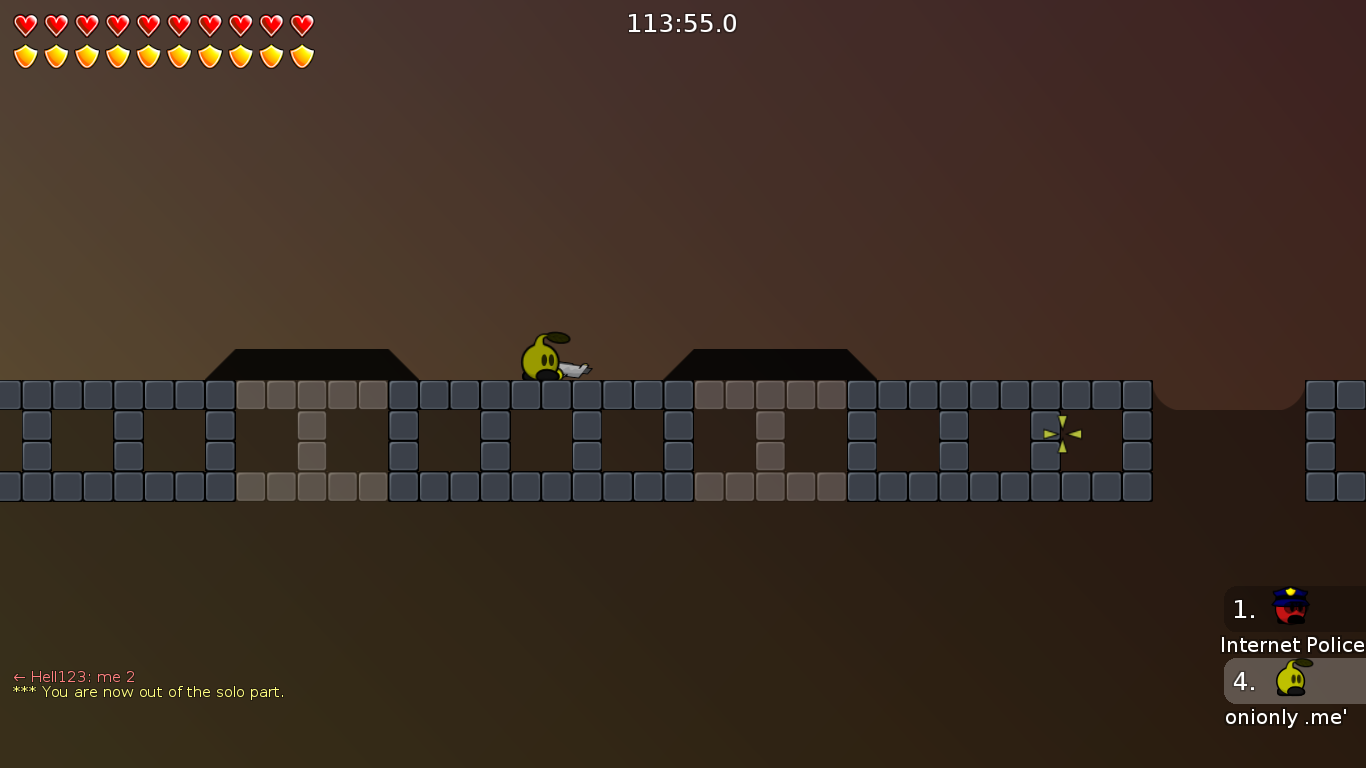The height and width of the screenshot is (768, 1366).
Task: Click the race timer showing 113:55.0
Action: (x=681, y=23)
